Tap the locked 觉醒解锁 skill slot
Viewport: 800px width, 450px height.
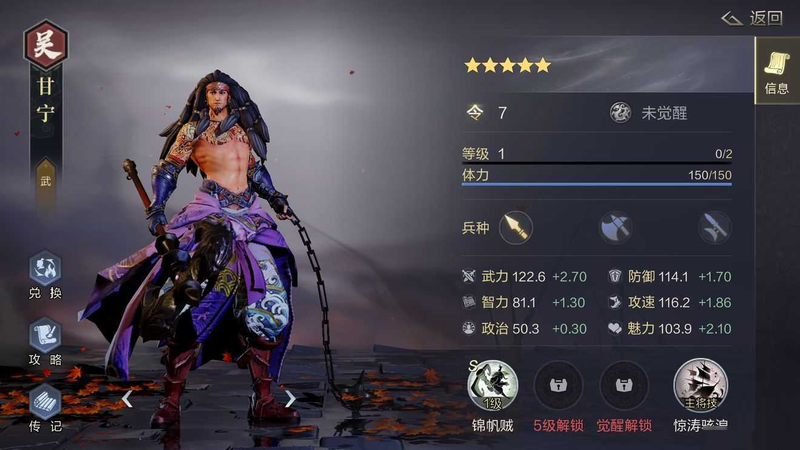point(624,385)
